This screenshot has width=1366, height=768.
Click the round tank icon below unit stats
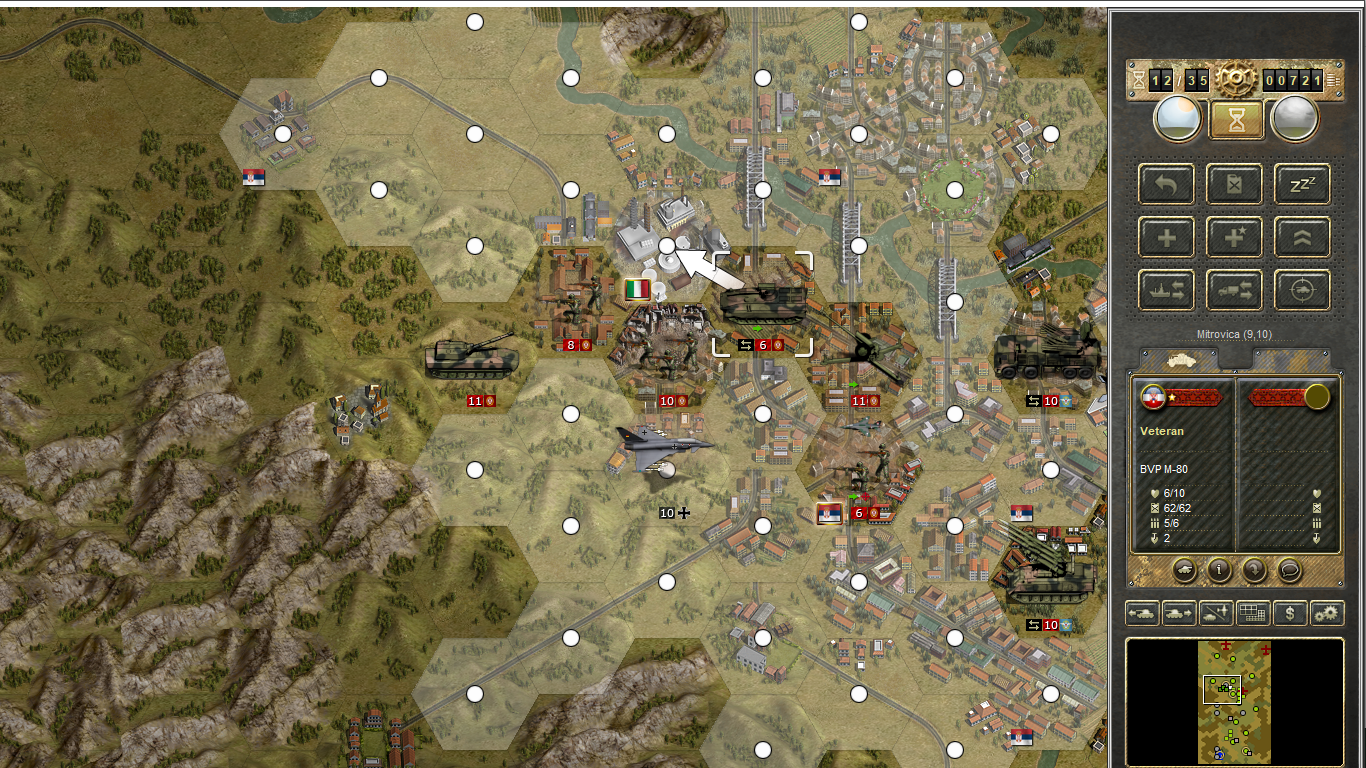click(1184, 570)
